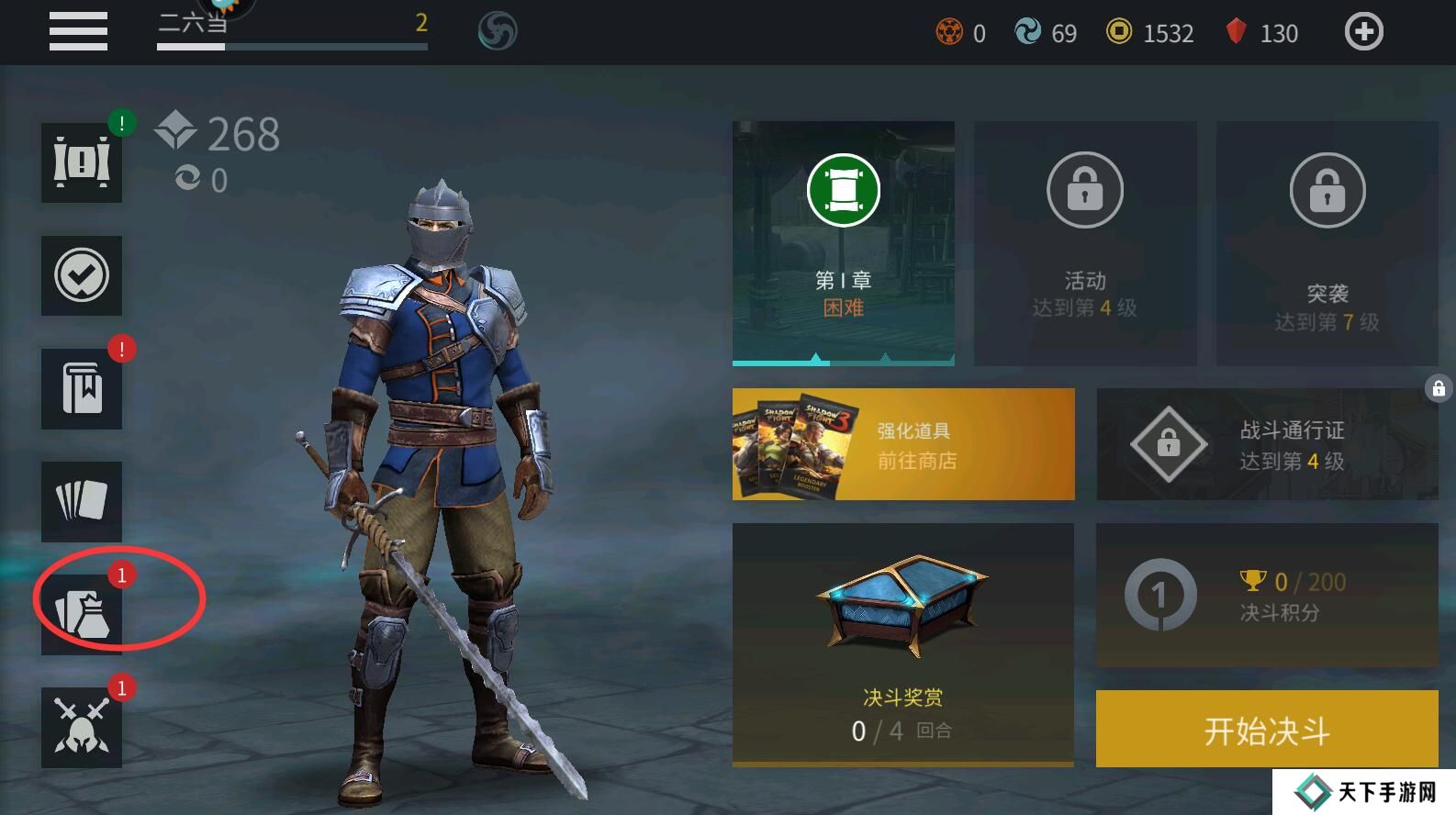The image size is (1456, 815).
Task: Open the banner icon with green alert
Action: pos(82,162)
